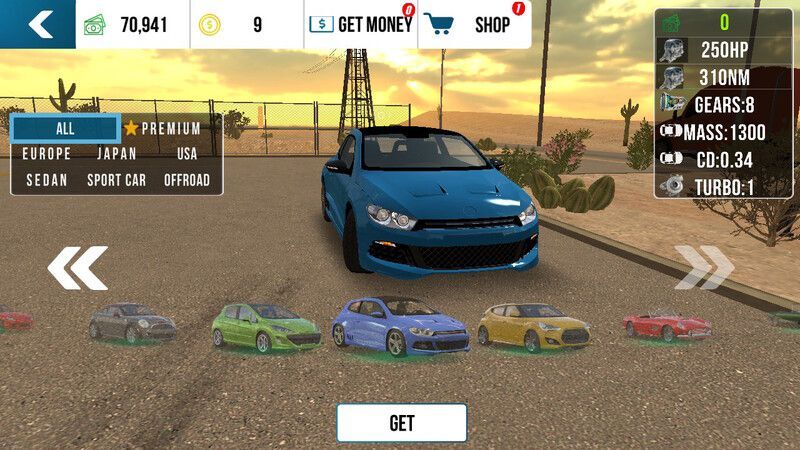Select the ALL car filter
The image size is (800, 450).
[x=65, y=128]
